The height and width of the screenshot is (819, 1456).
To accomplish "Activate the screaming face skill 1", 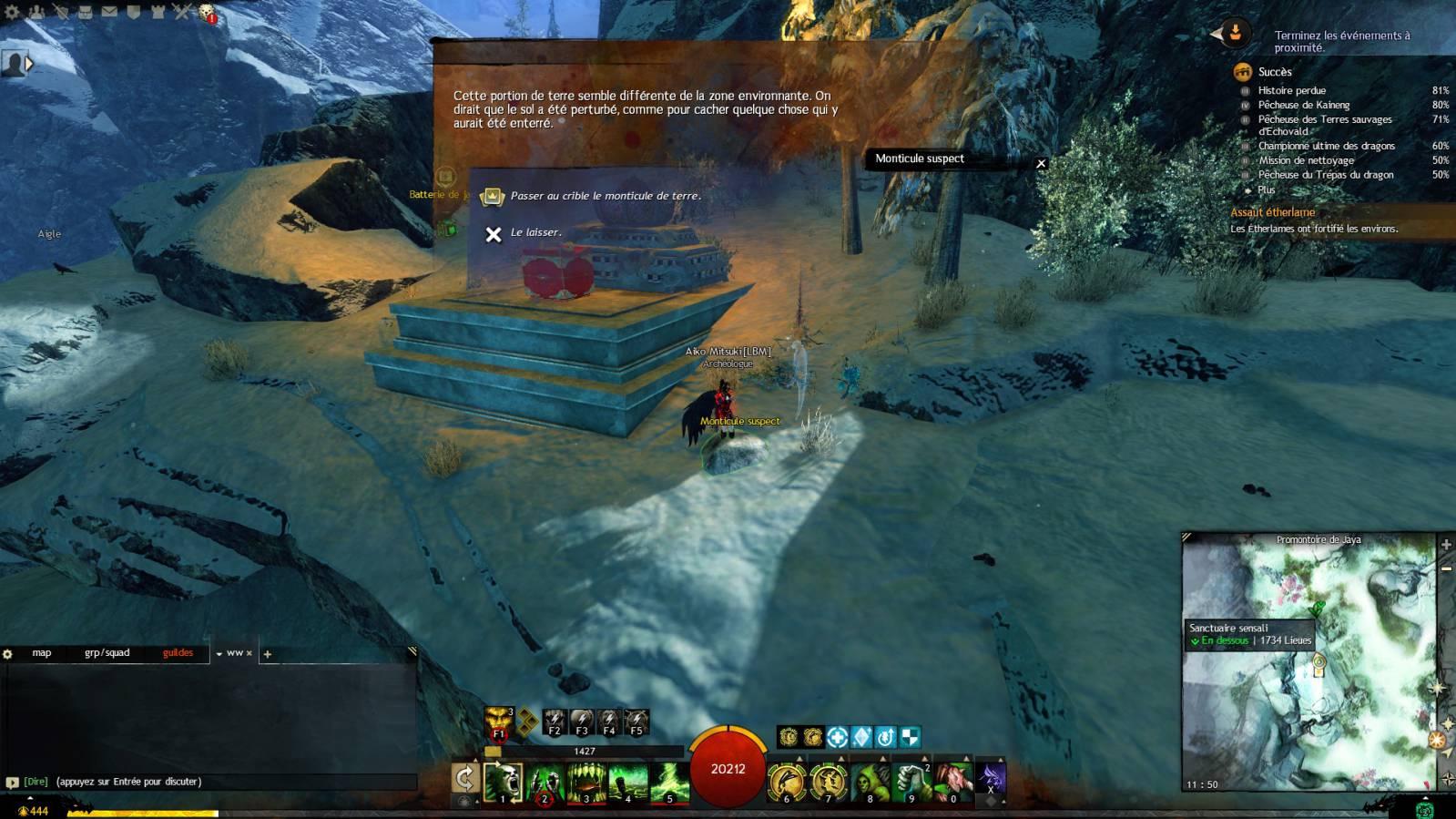I will [503, 782].
